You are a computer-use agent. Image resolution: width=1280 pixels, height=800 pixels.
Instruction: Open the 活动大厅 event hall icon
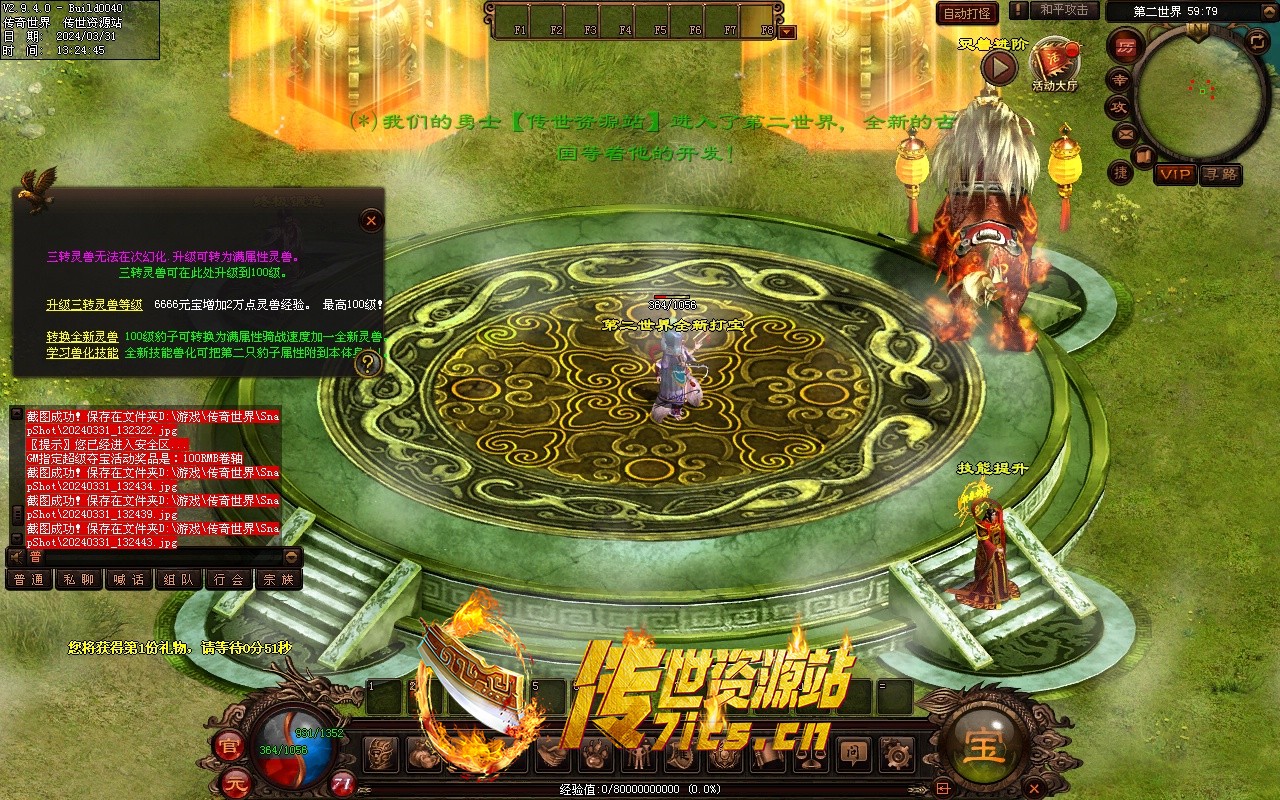click(1054, 63)
